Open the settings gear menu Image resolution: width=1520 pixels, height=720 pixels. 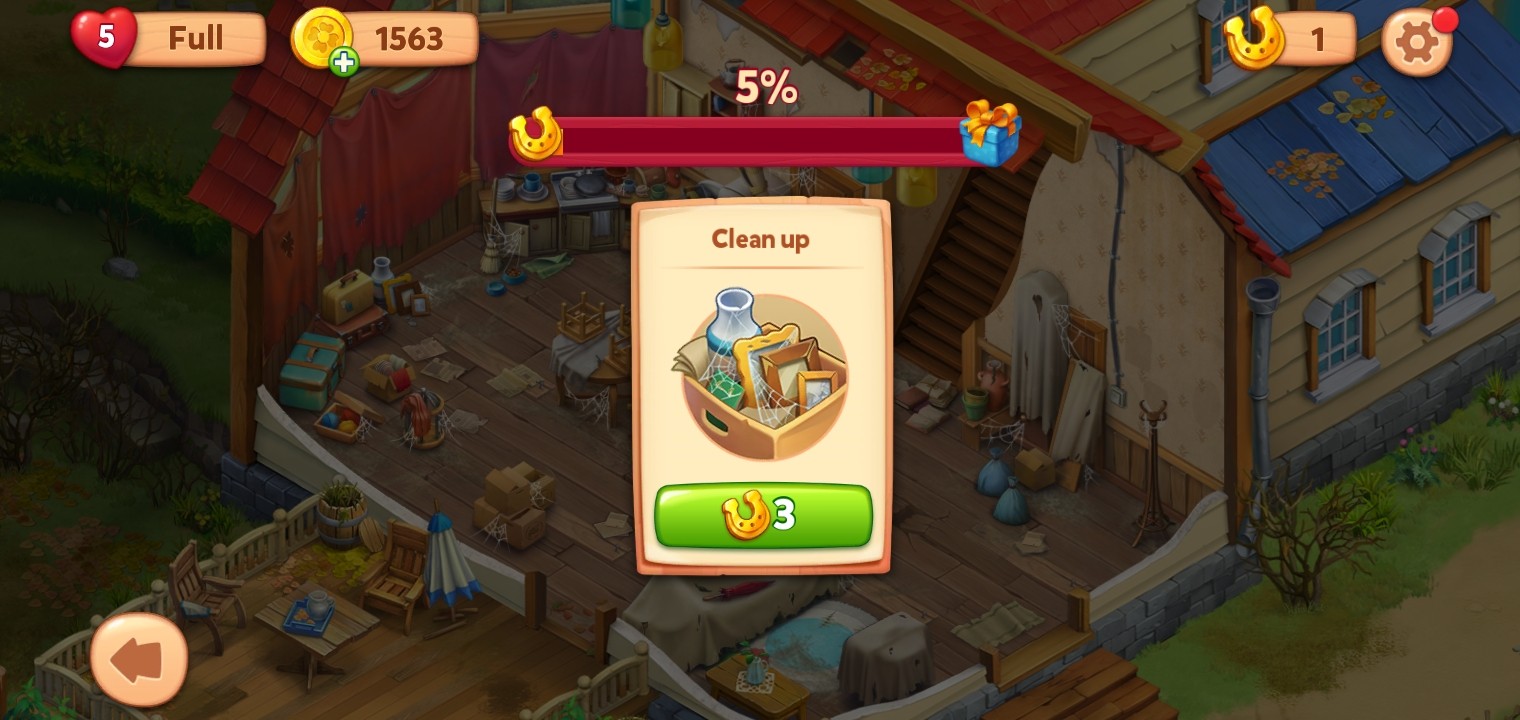tap(1416, 42)
